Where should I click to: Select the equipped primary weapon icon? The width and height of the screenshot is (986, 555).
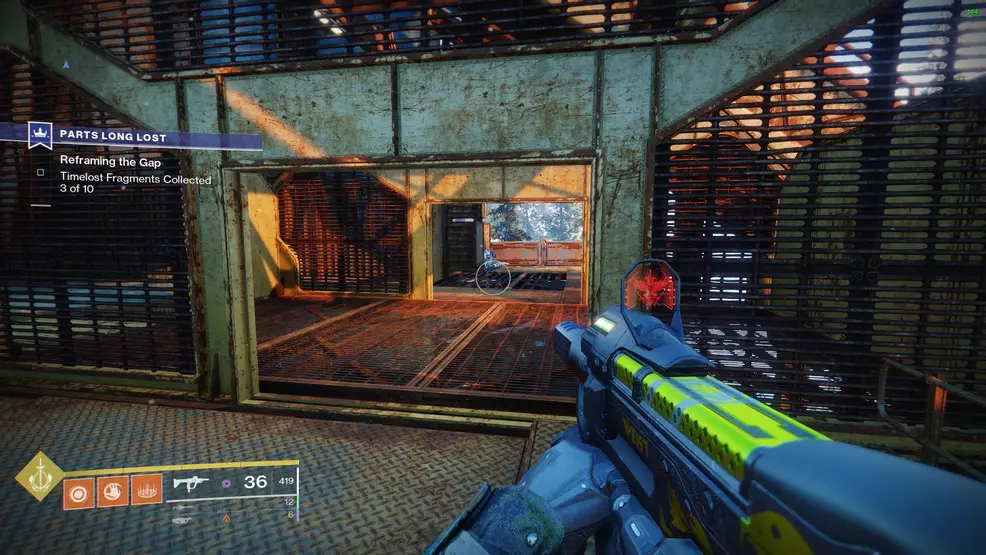pyautogui.click(x=190, y=483)
